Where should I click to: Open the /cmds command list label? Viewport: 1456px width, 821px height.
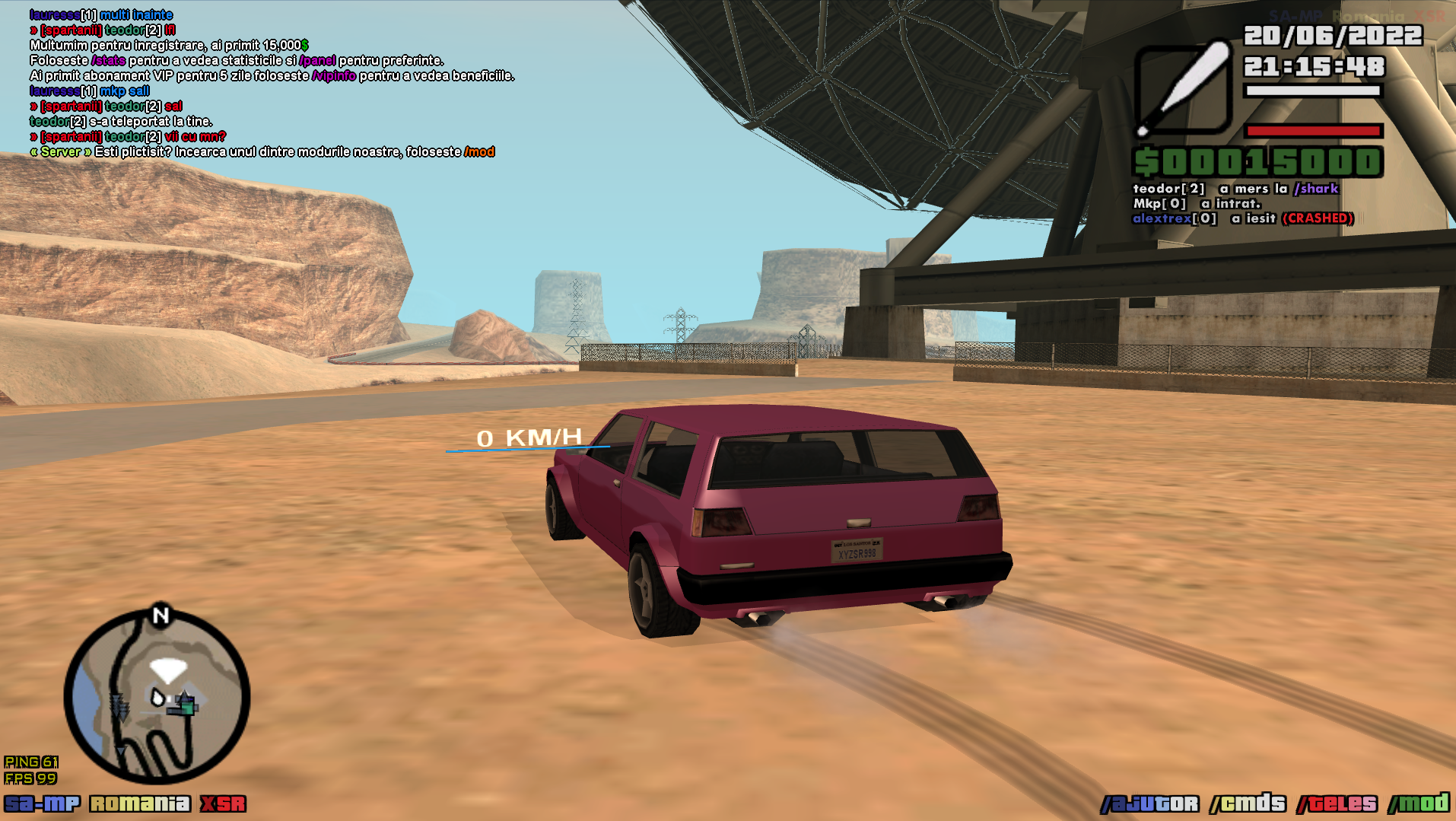tap(1248, 803)
